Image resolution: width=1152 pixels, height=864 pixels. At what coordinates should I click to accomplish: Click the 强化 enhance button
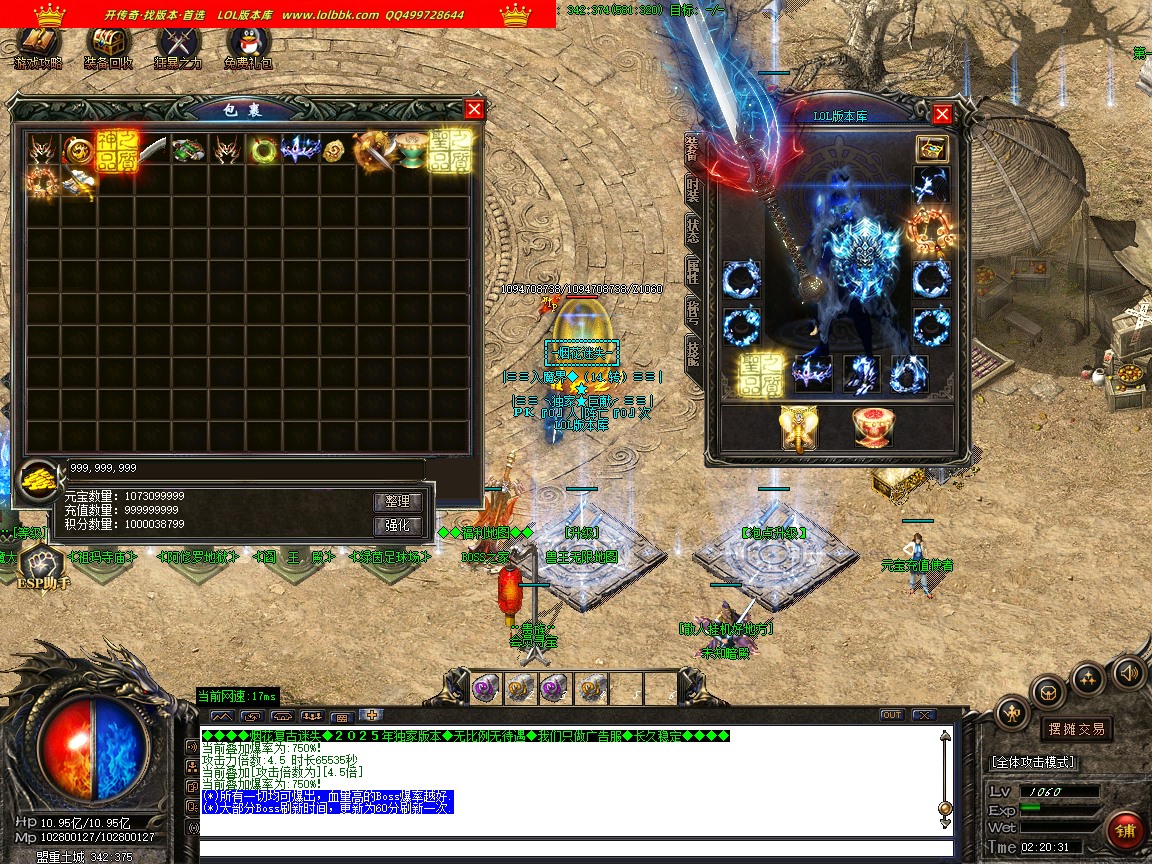click(397, 526)
